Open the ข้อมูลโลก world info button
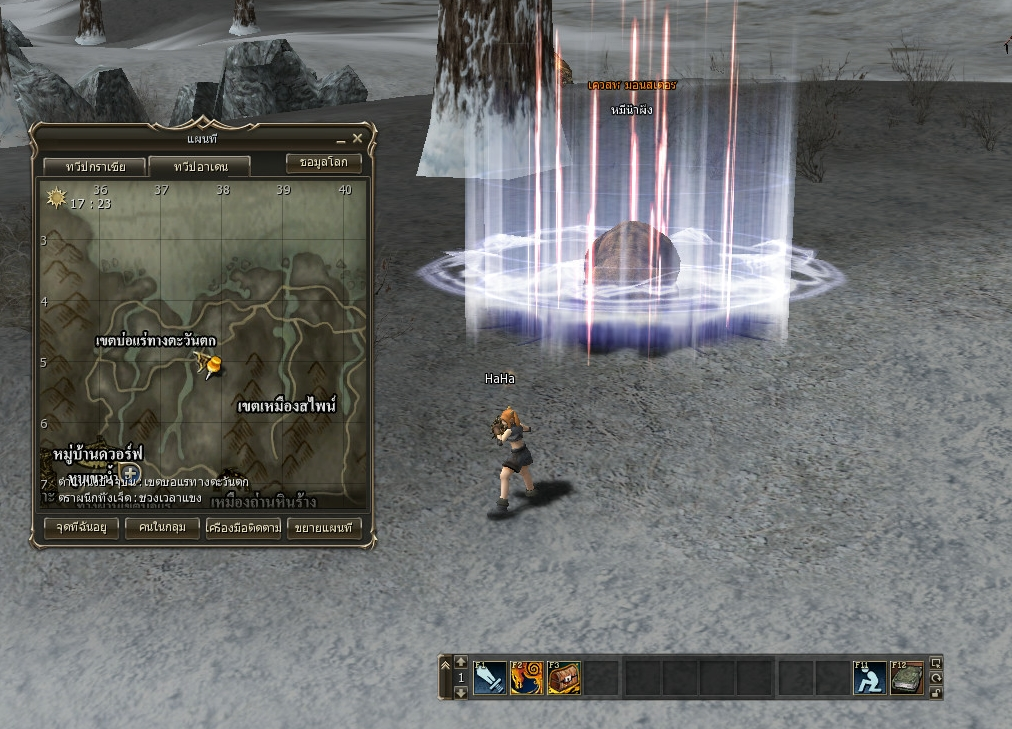1012x729 pixels. coord(323,162)
